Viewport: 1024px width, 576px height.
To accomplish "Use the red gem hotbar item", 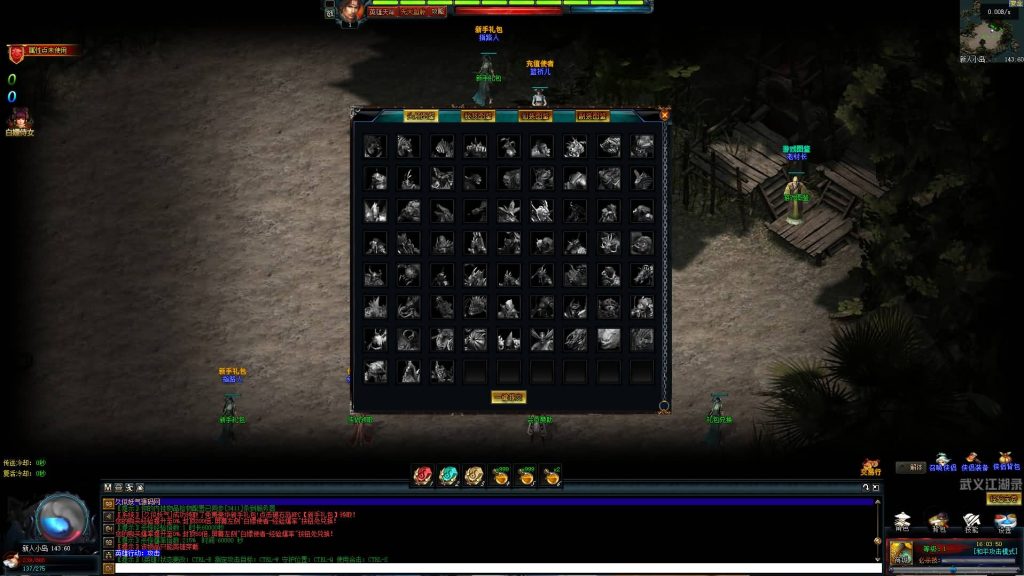I will coord(422,476).
